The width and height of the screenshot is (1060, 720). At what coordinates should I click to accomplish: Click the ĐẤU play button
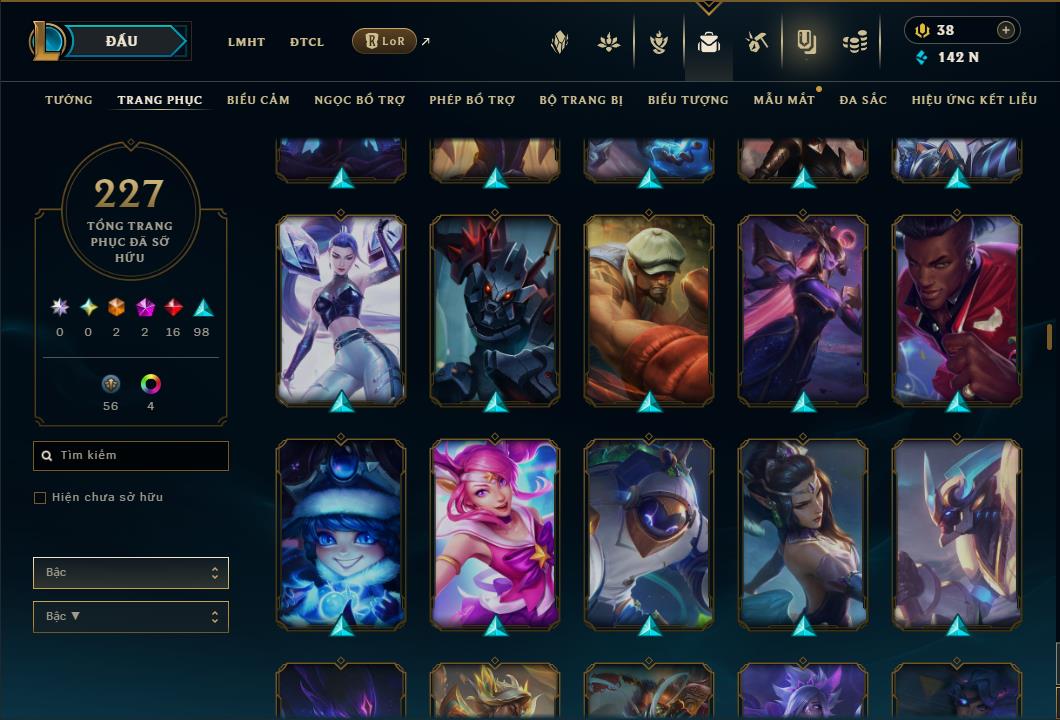121,41
